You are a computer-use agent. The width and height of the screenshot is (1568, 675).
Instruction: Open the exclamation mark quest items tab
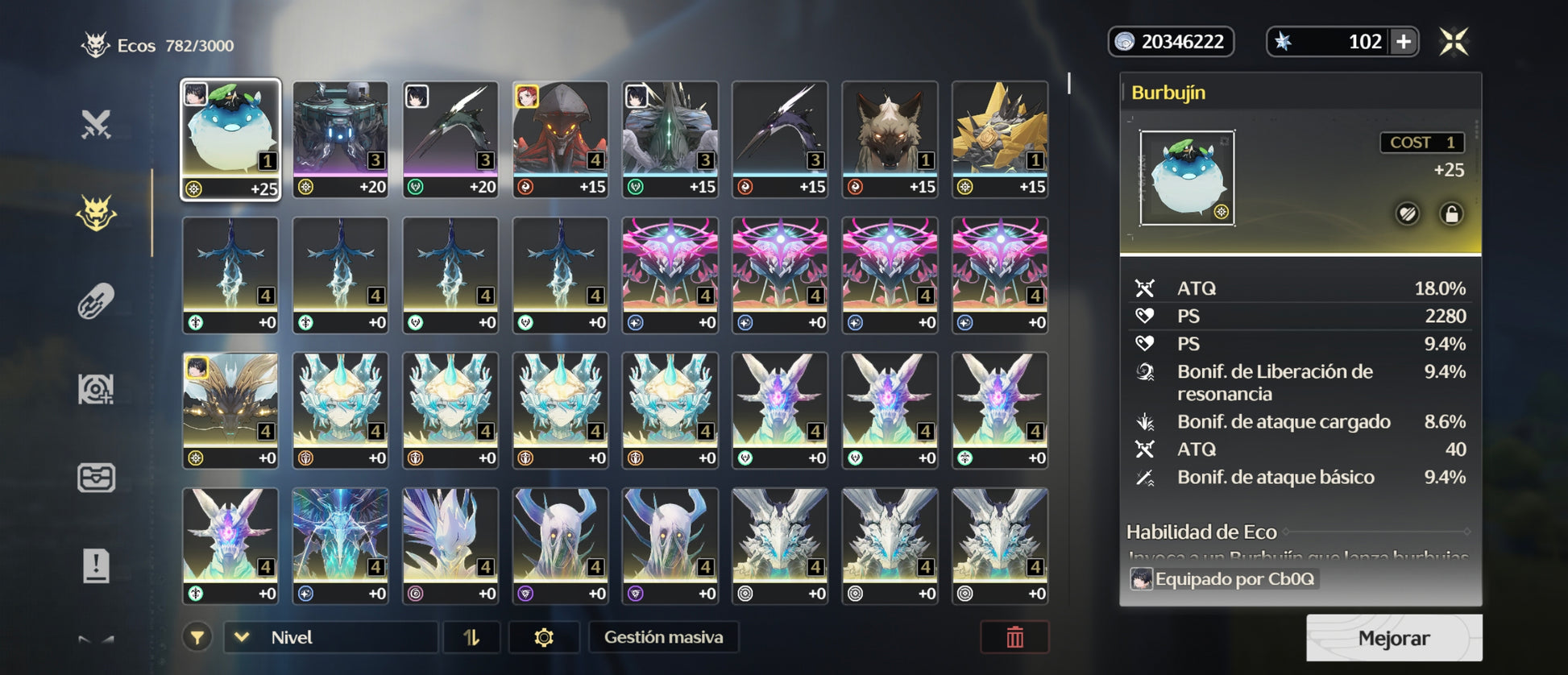point(96,565)
